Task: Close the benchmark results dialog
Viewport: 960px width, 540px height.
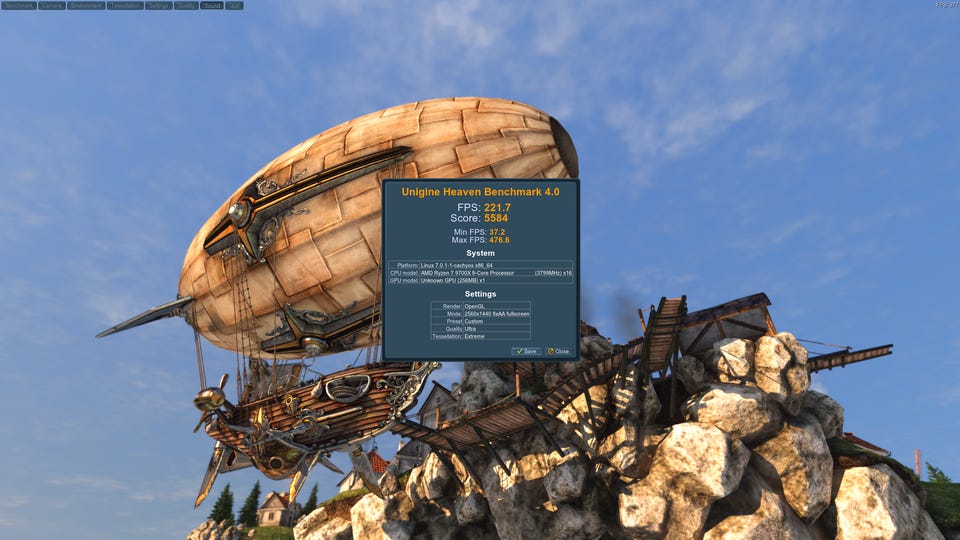Action: coord(558,351)
